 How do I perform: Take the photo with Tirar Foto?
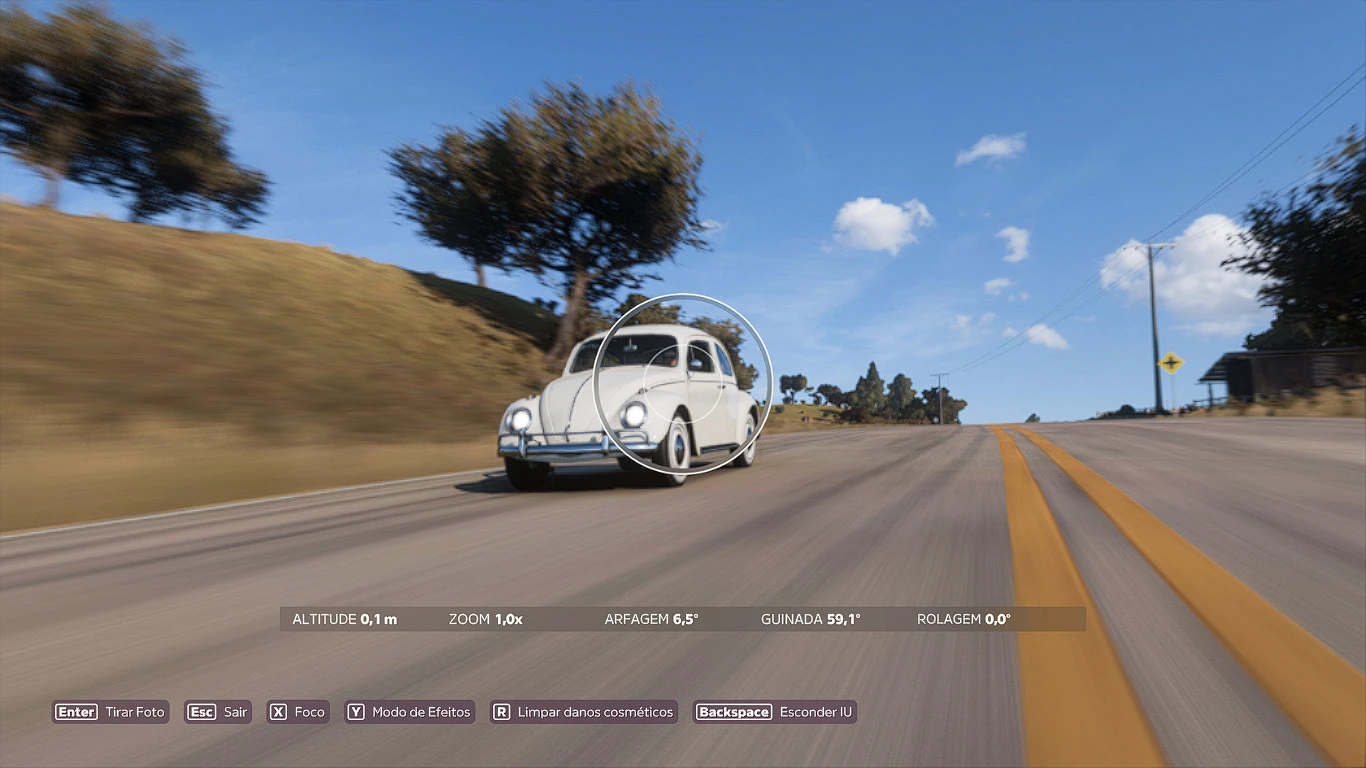111,712
